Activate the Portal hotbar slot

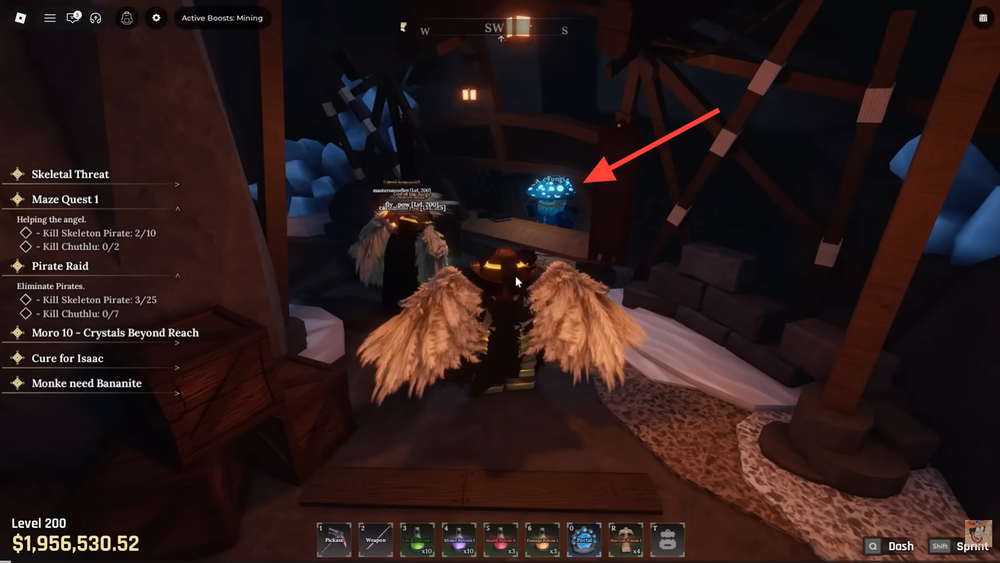(584, 540)
